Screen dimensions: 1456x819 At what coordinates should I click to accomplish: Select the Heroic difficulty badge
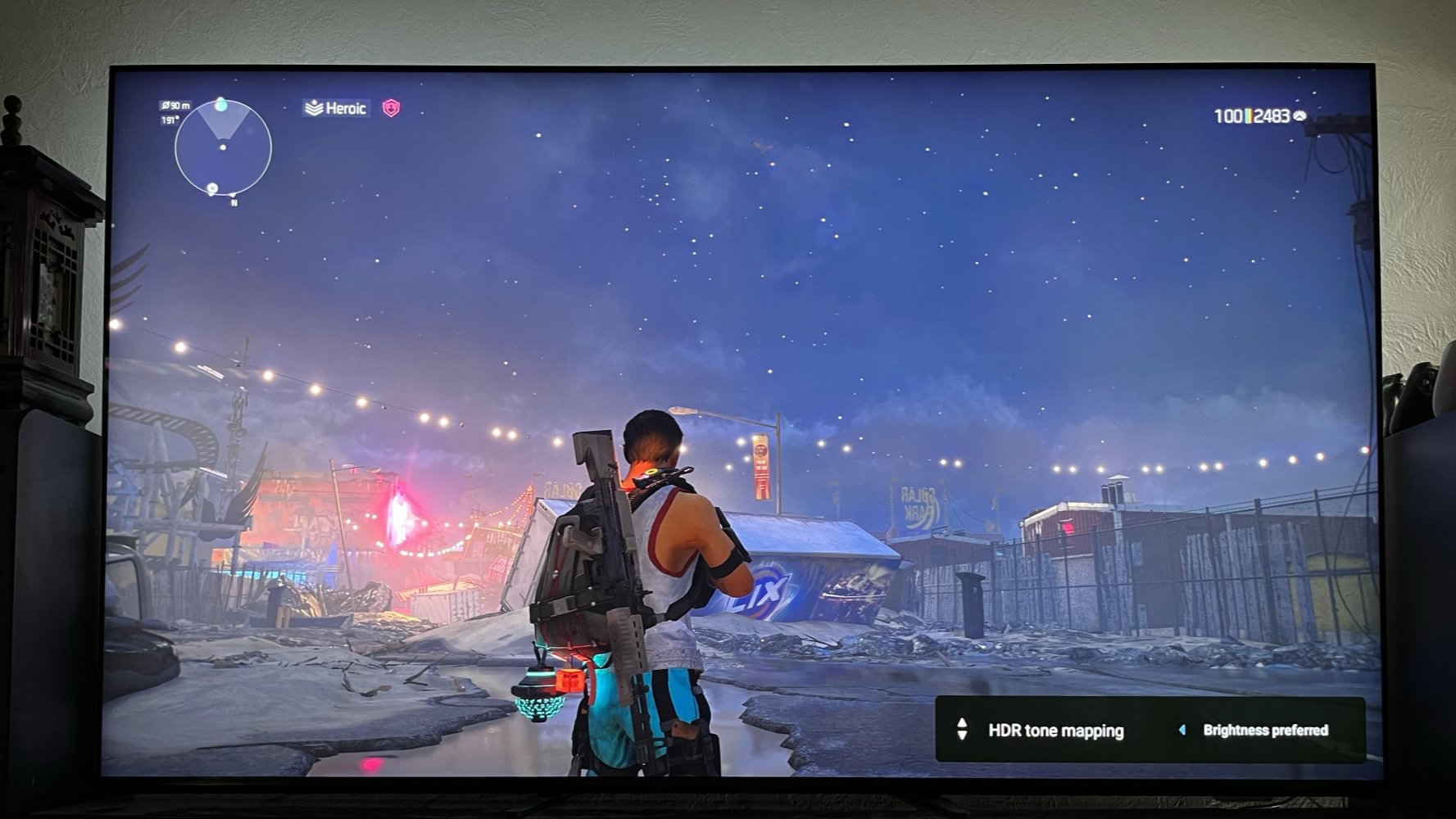coord(336,108)
